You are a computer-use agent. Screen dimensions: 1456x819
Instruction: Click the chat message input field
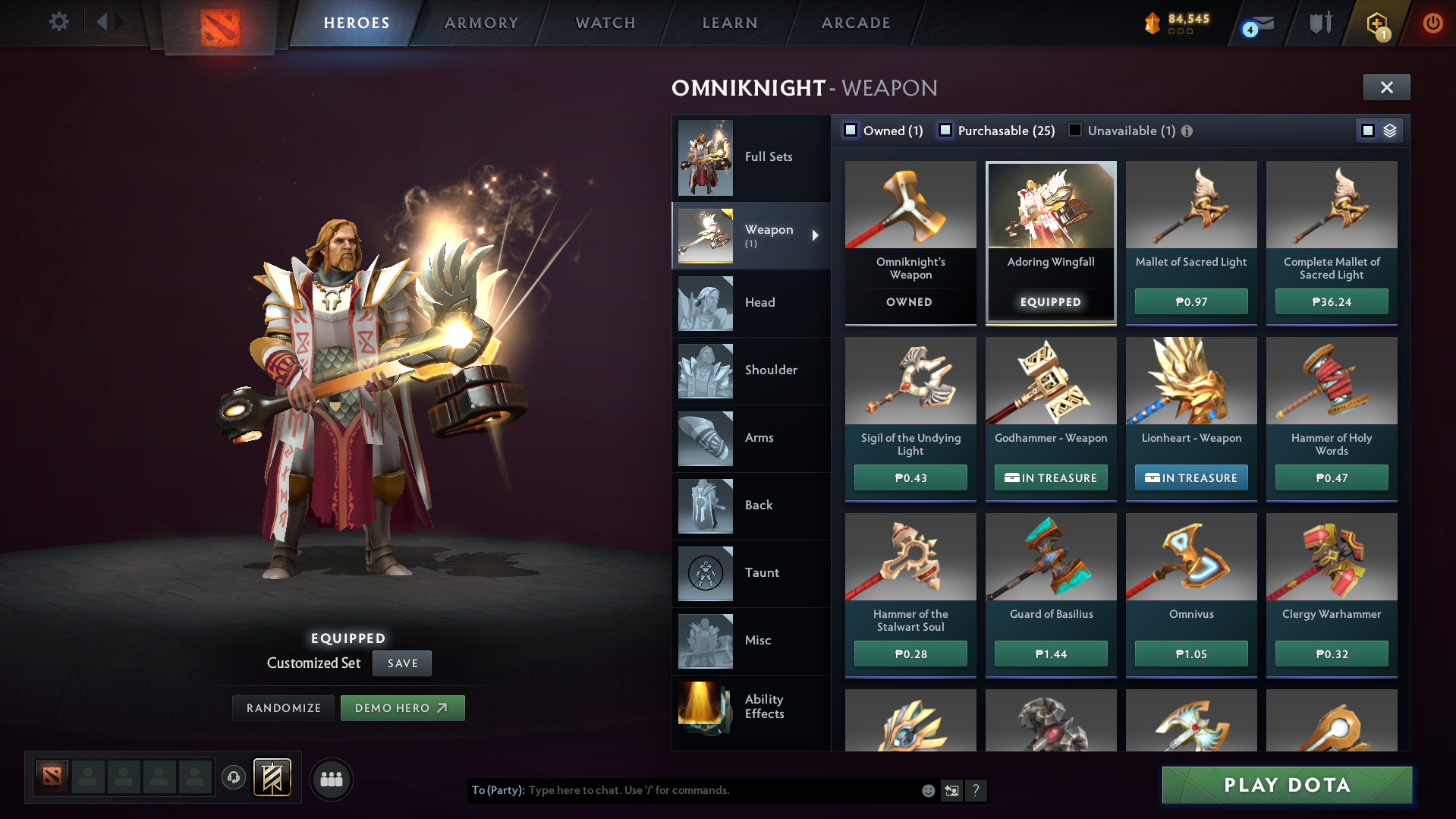coord(683,790)
